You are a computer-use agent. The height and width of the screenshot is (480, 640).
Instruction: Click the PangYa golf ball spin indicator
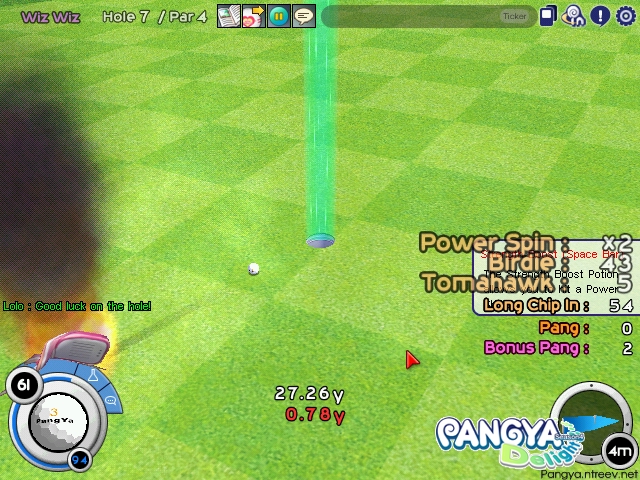(58, 420)
